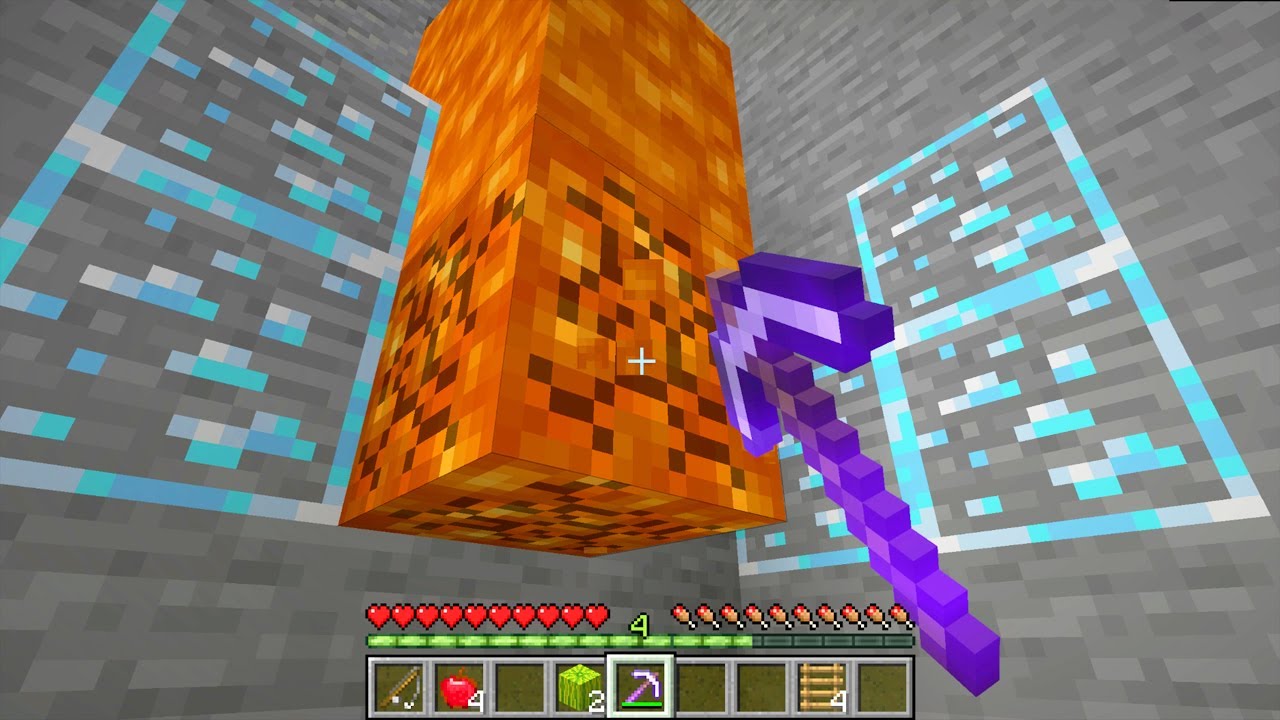Click the leftmost drumstick in the hunger bar

(683, 616)
